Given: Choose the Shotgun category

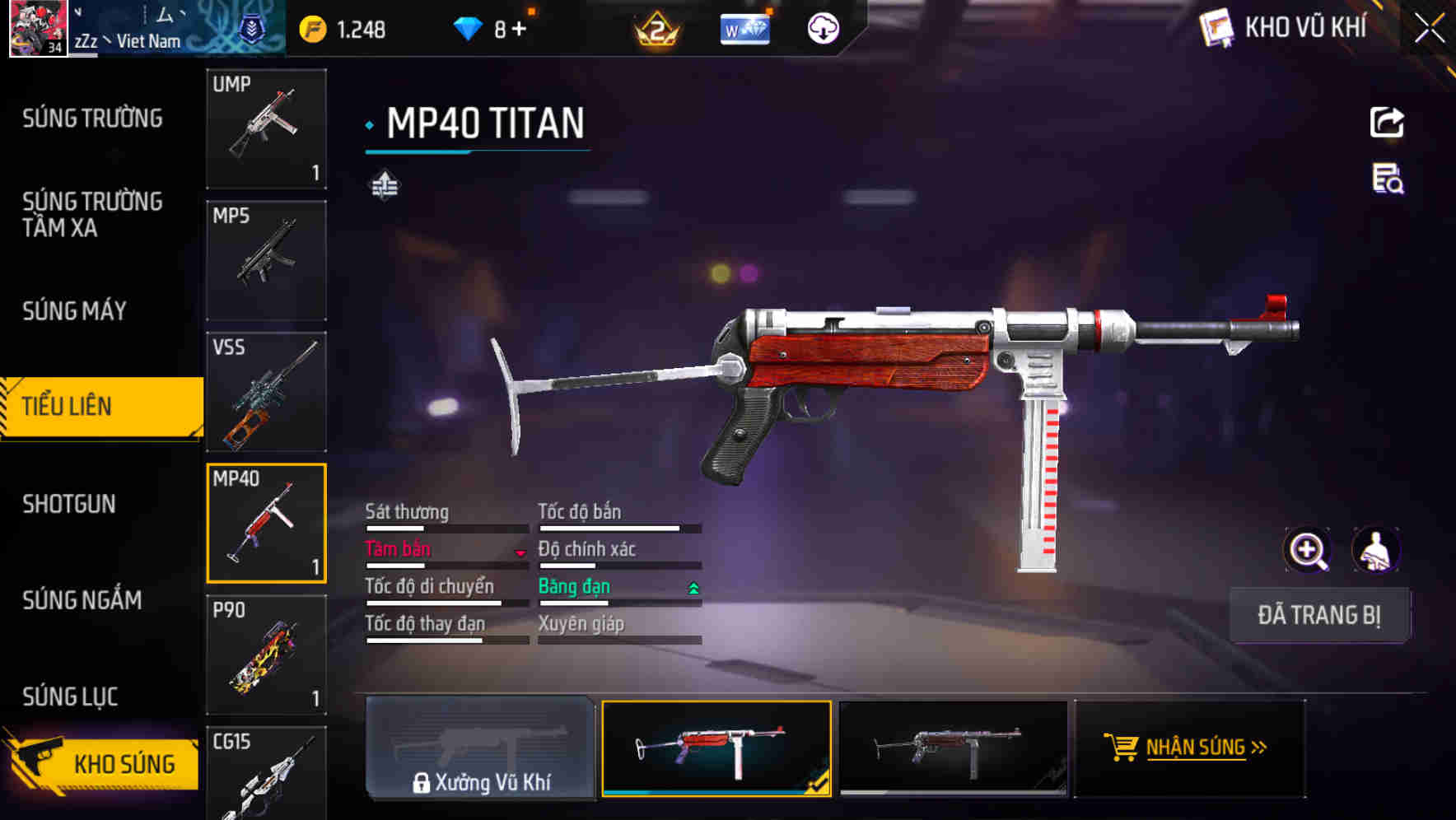Looking at the screenshot, I should (69, 504).
